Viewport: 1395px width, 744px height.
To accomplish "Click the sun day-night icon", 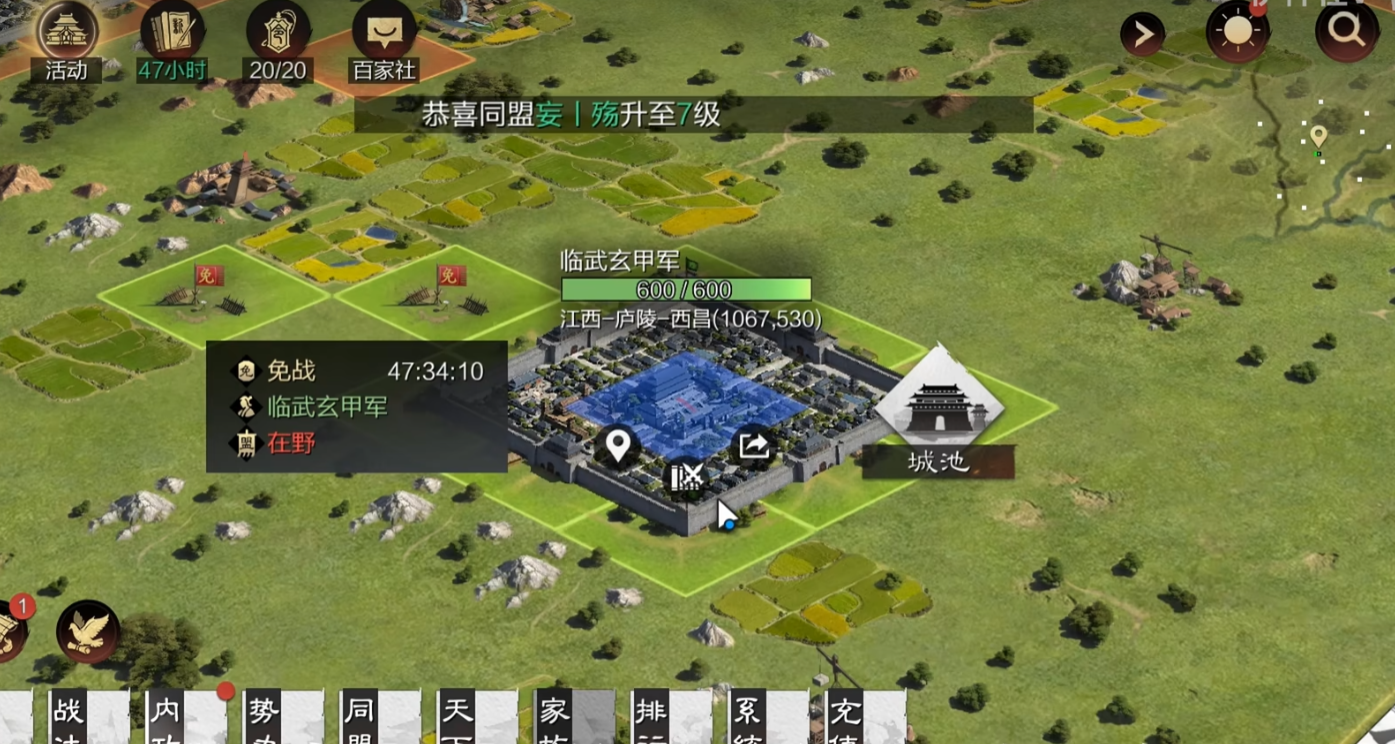I will coord(1237,32).
